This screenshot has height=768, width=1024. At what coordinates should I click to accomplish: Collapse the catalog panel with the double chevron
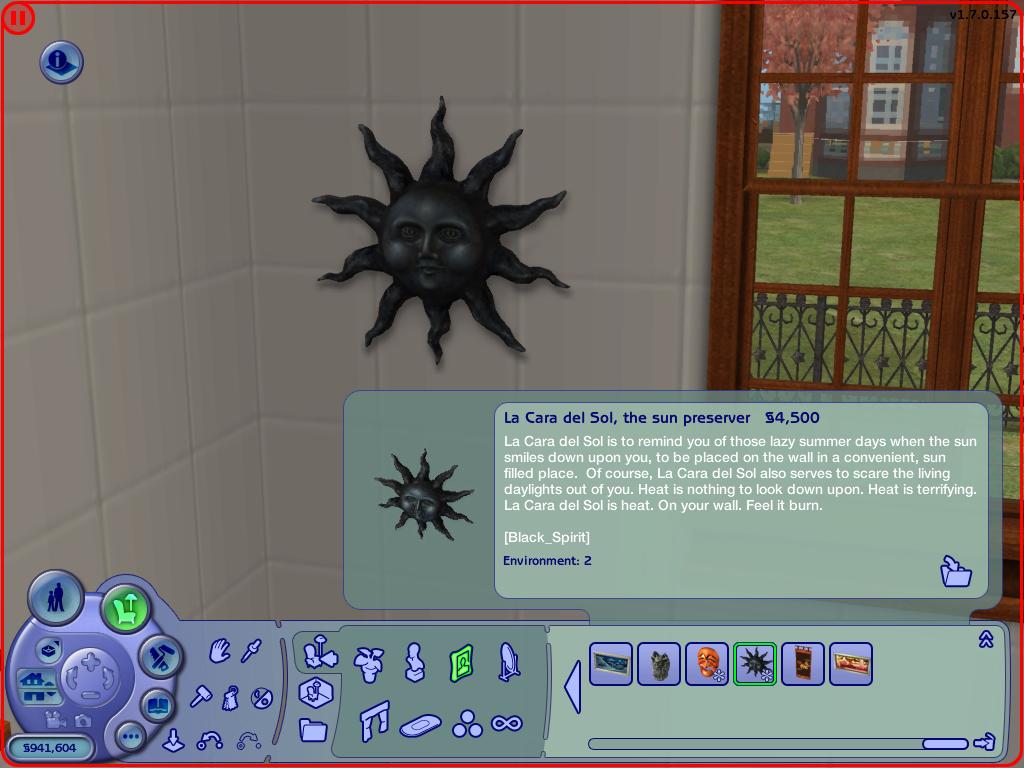pos(985,639)
